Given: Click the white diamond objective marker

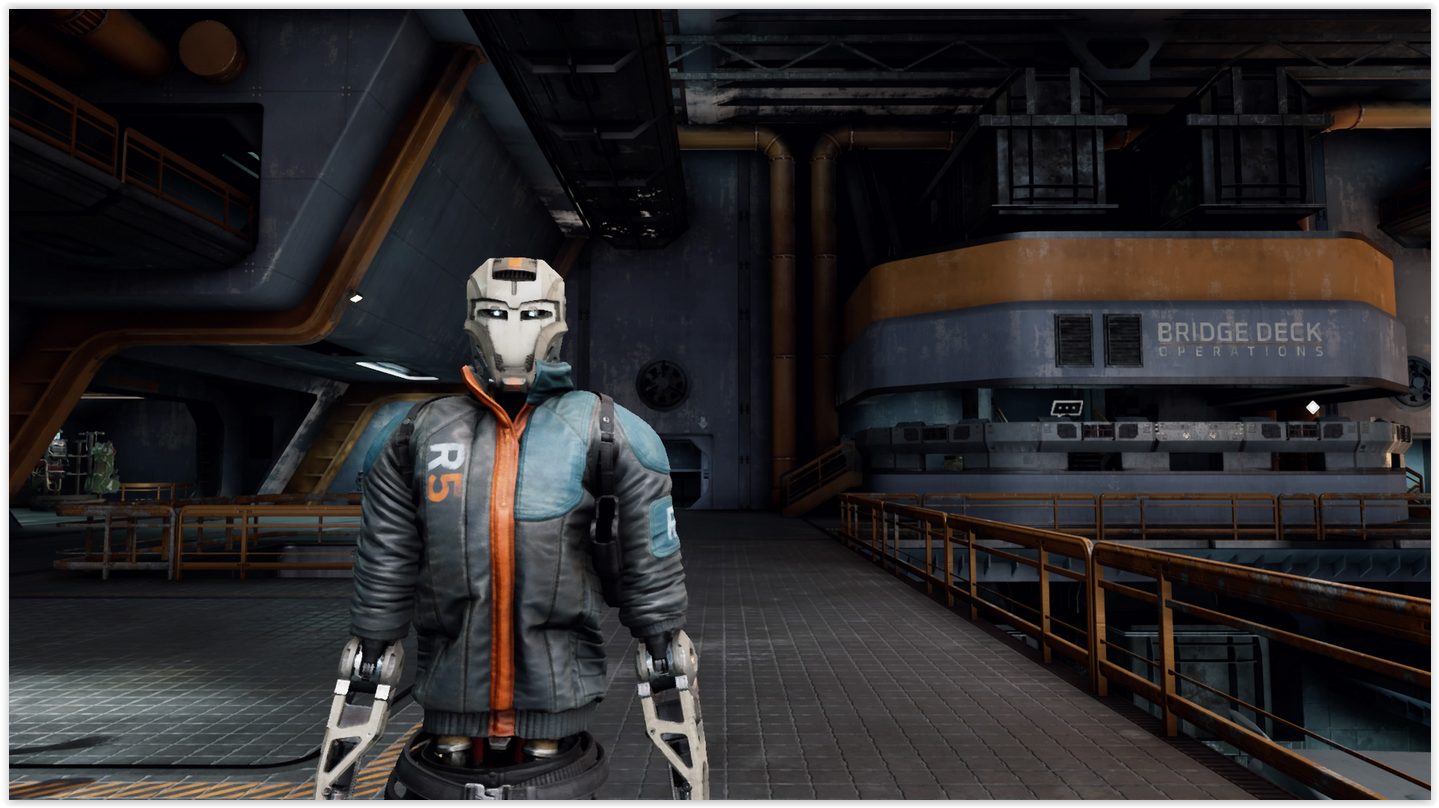Looking at the screenshot, I should pos(1312,407).
